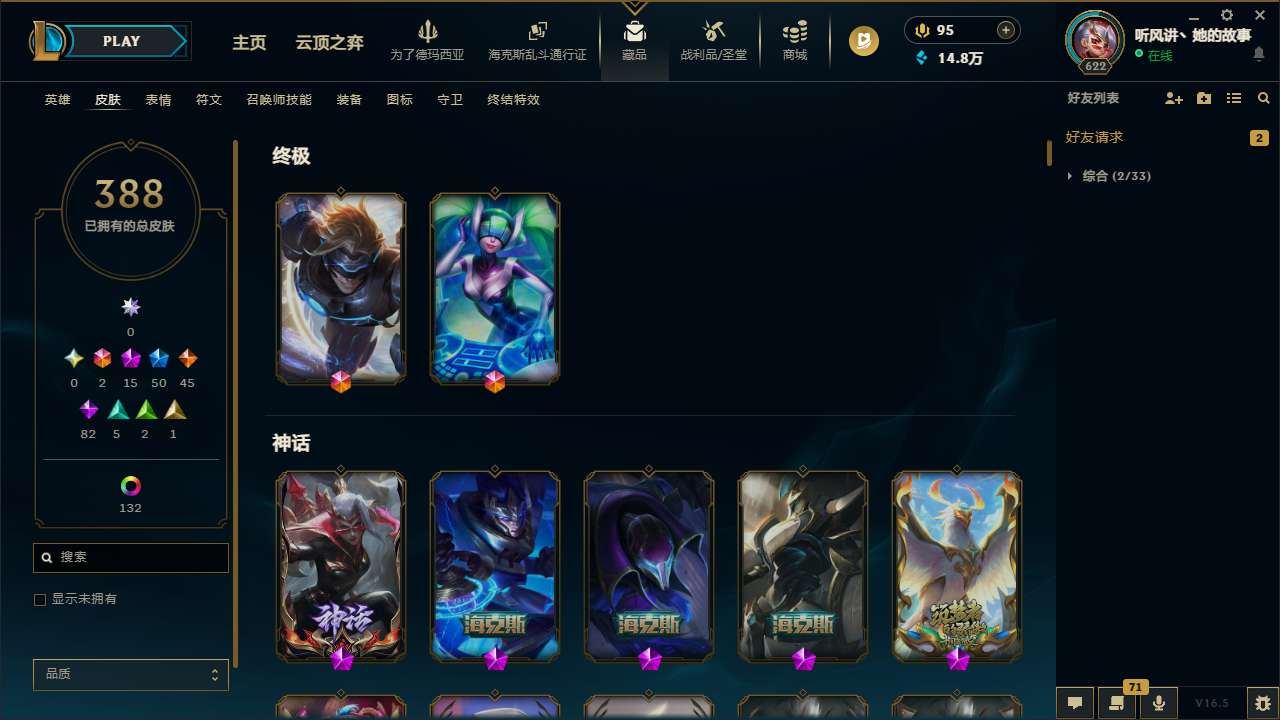Toggle the 显示未拥有 checkbox
Image resolution: width=1280 pixels, height=720 pixels.
[x=40, y=599]
